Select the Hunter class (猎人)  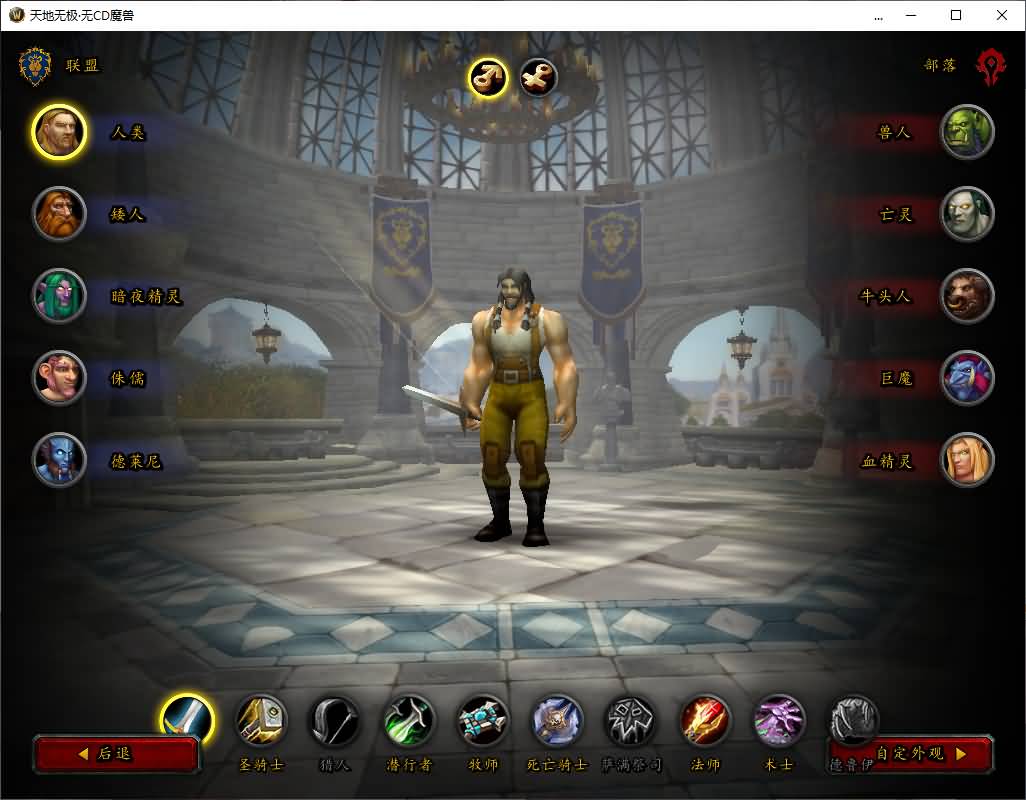click(335, 720)
